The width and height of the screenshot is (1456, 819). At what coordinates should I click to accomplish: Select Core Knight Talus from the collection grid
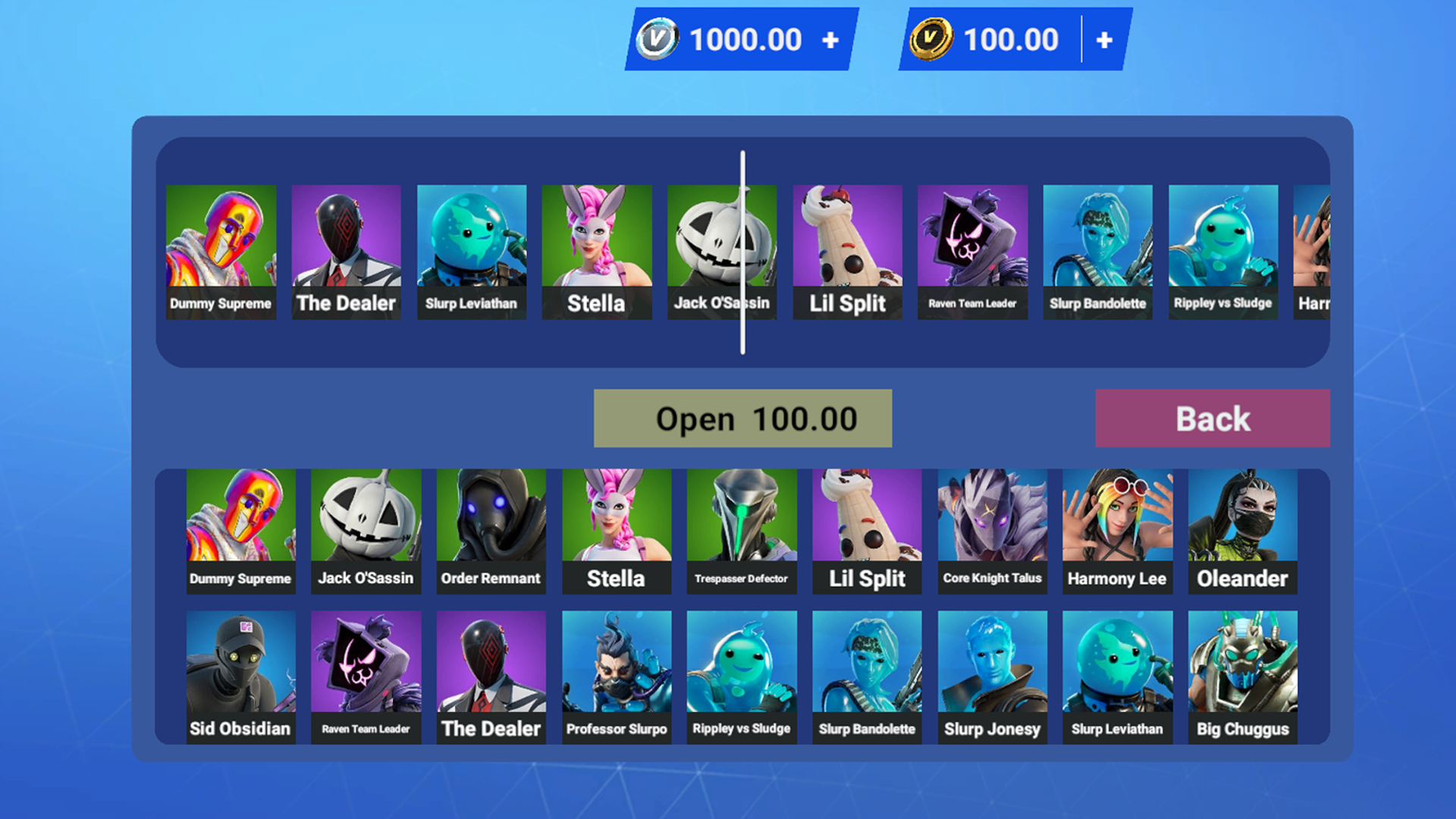(x=992, y=527)
